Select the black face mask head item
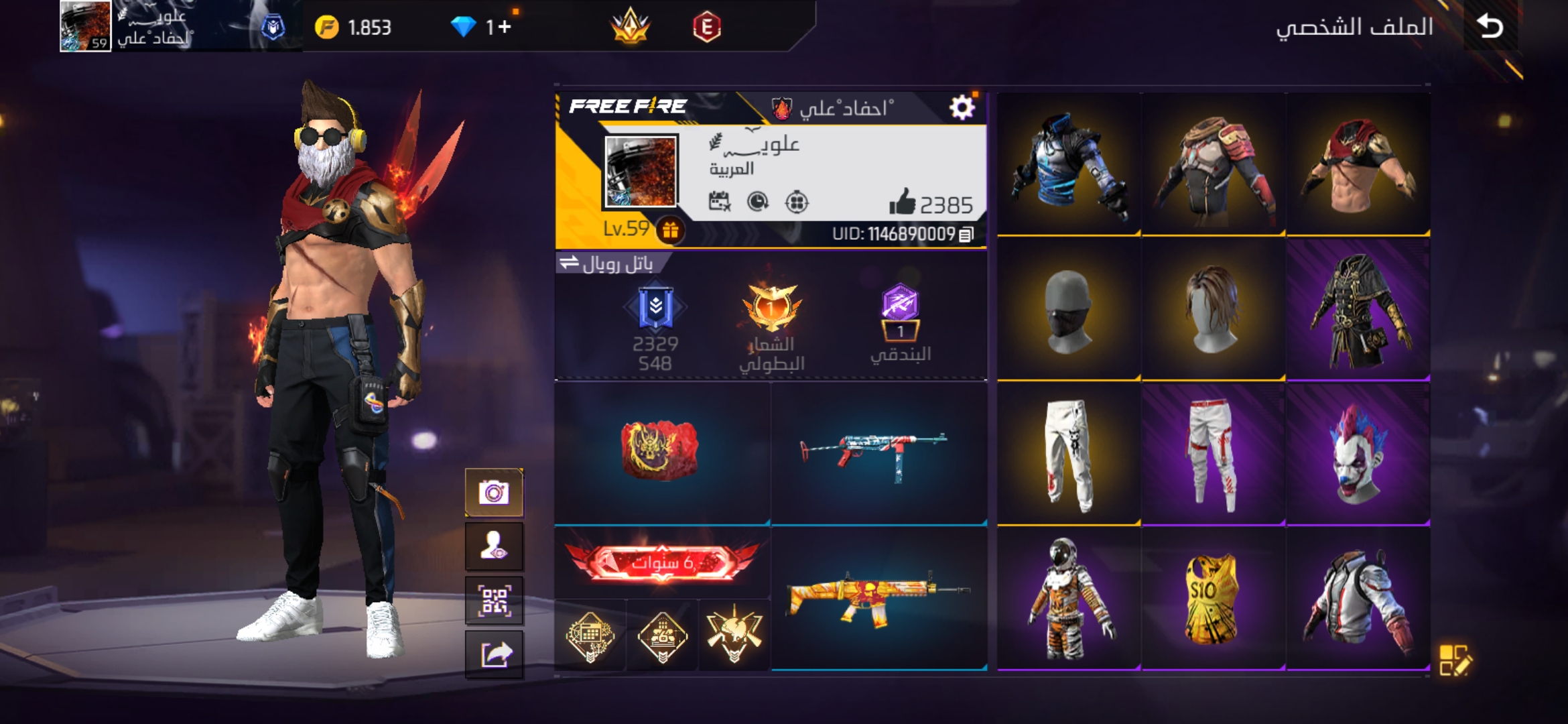The width and height of the screenshot is (1568, 724). 1068,310
